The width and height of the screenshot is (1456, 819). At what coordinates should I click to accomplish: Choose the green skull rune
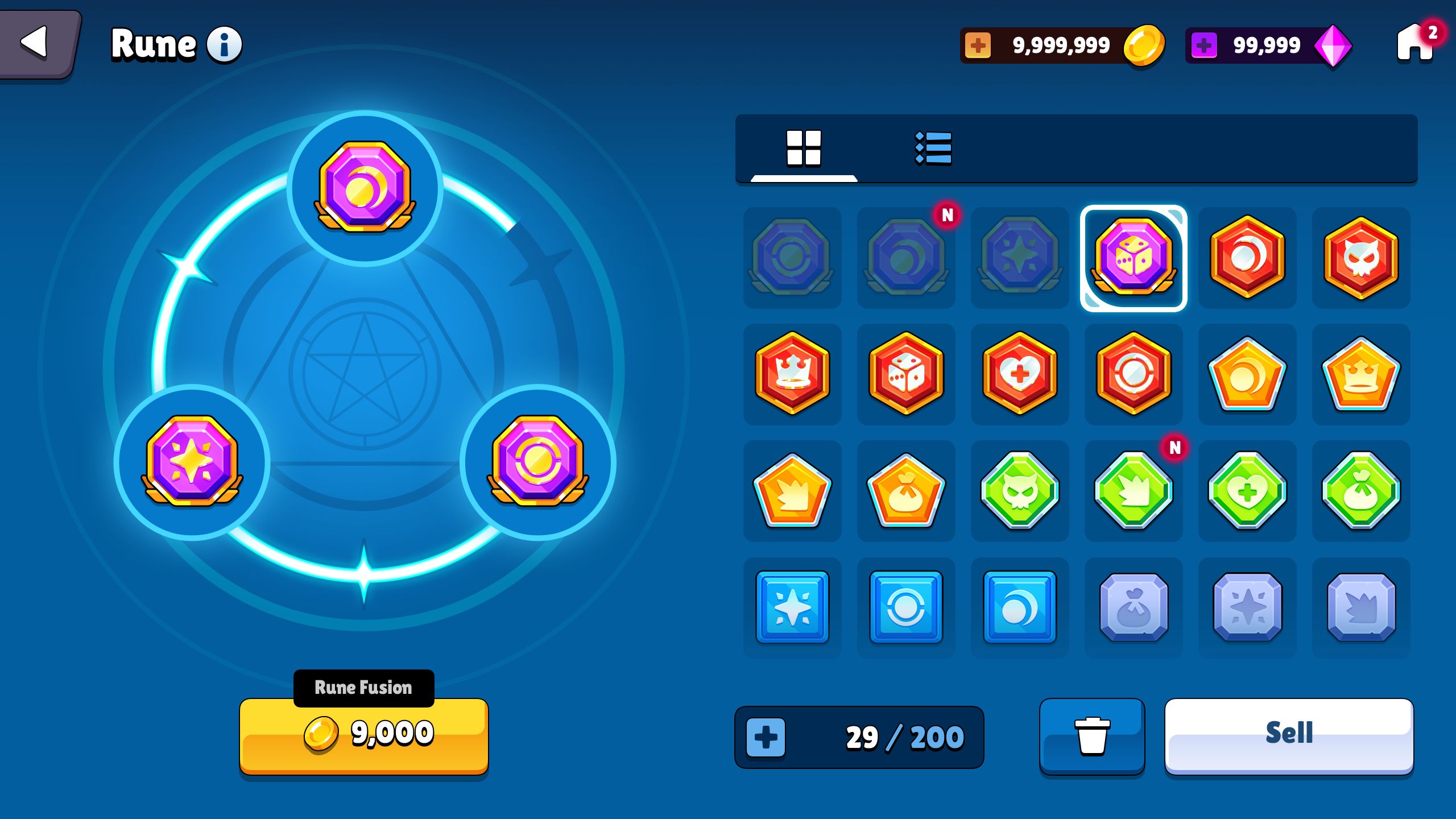tap(1019, 490)
